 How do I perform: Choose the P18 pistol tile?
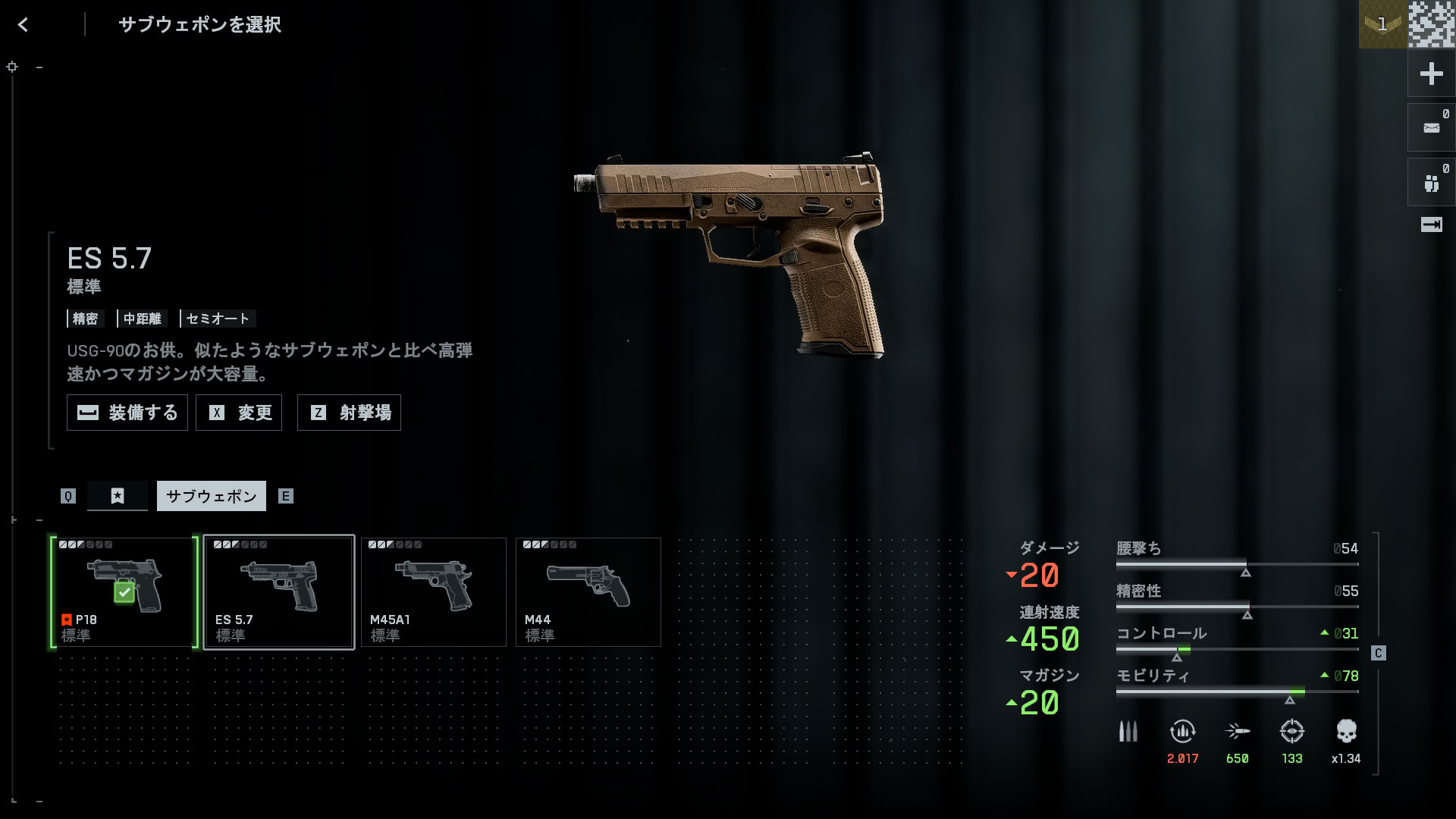[124, 592]
